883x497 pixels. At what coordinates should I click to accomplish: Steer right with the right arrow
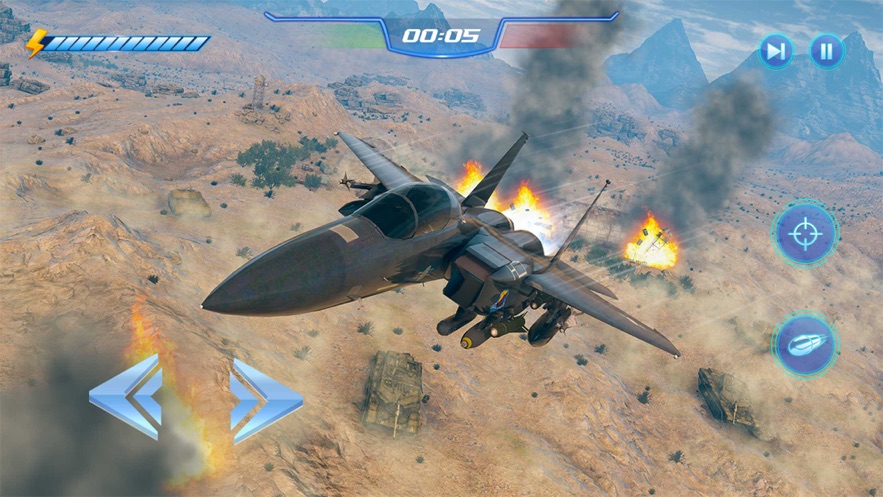click(265, 400)
